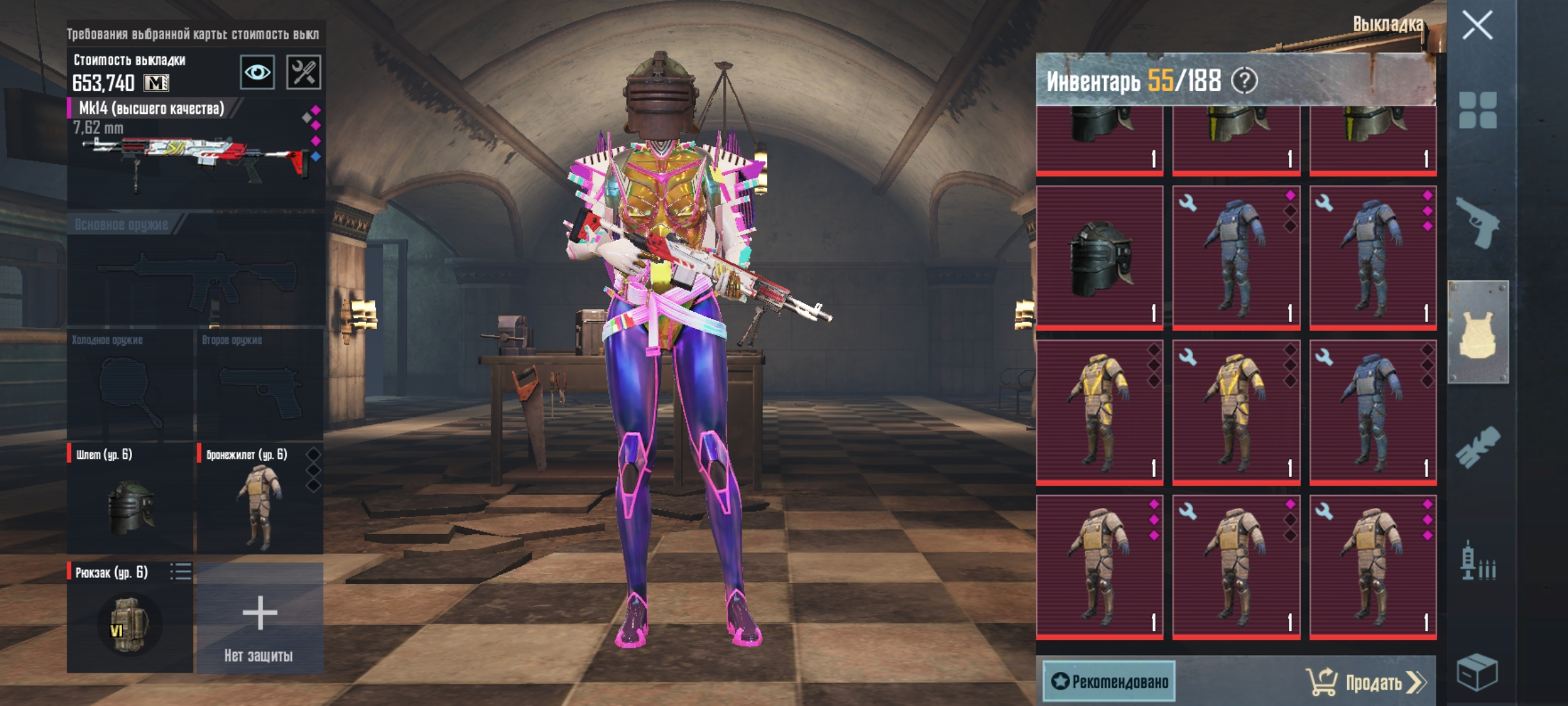Select the equipped Mk14 weapon slot
Viewport: 1568px width, 706px height.
[x=195, y=154]
